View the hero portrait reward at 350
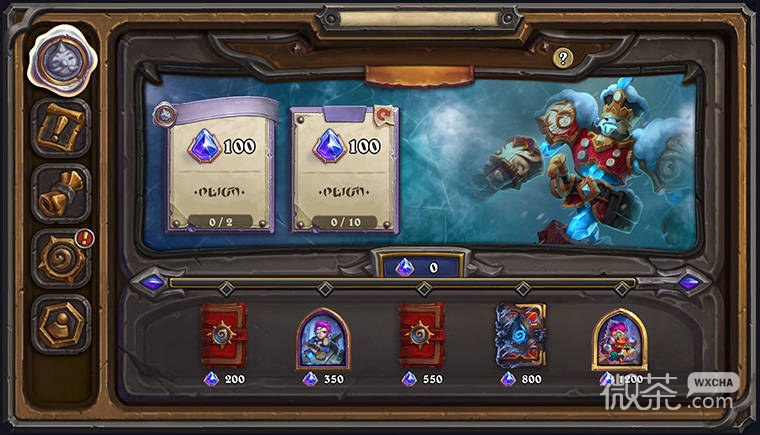This screenshot has height=435, width=760. (322, 338)
